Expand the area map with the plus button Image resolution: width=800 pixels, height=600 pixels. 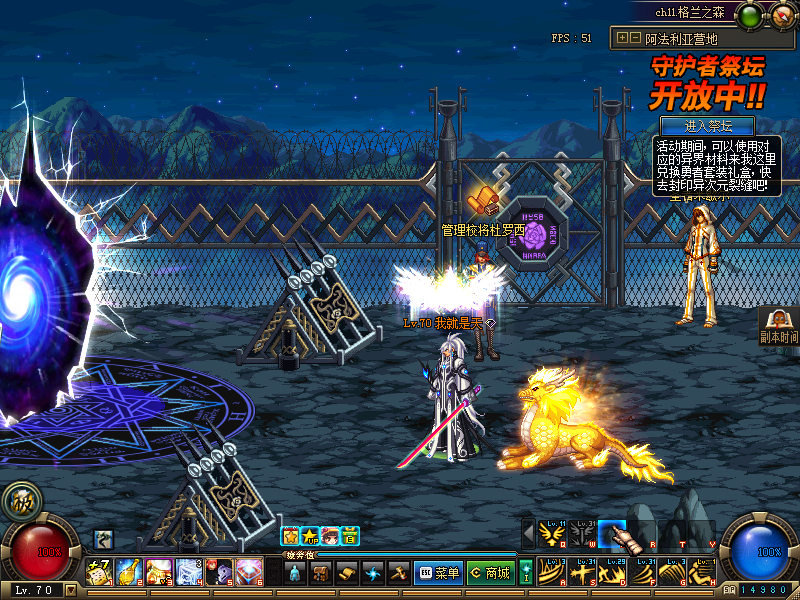622,38
